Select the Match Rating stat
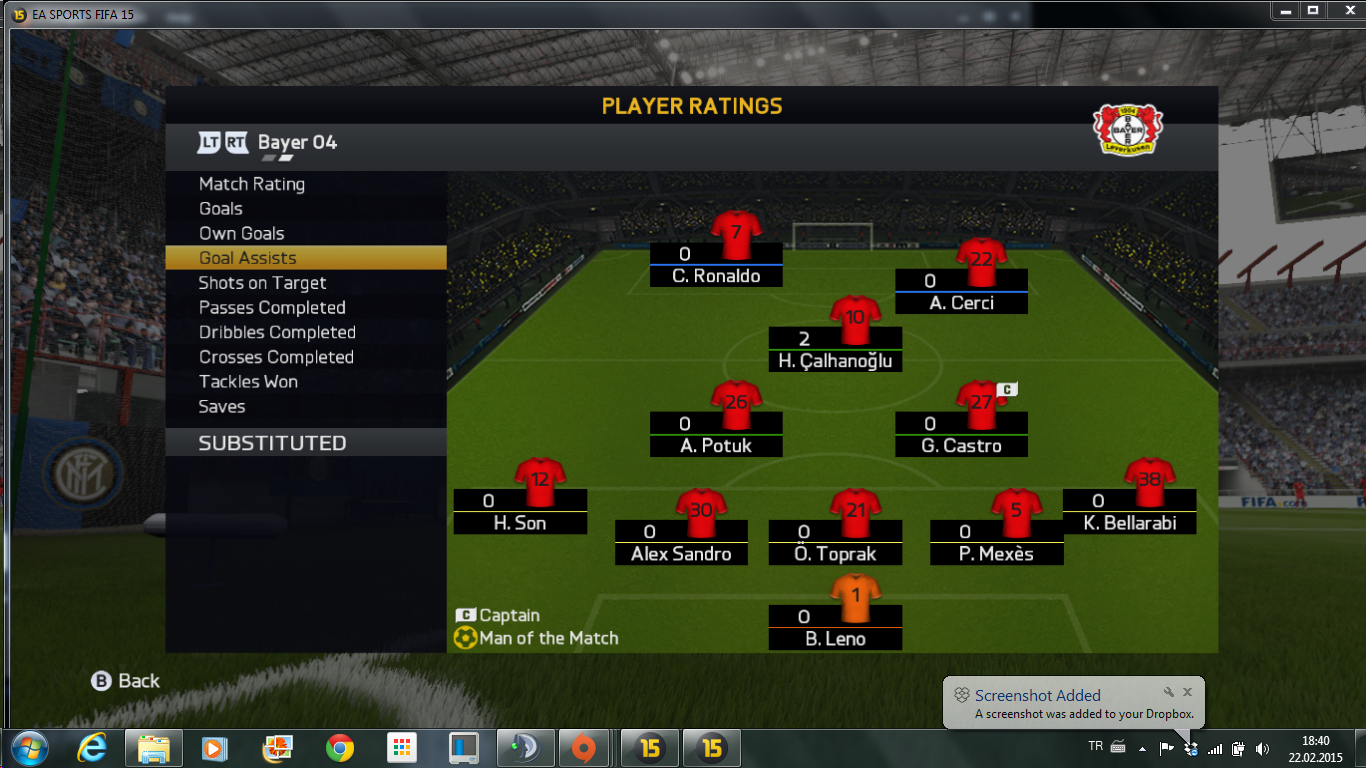This screenshot has height=768, width=1366. point(252,184)
